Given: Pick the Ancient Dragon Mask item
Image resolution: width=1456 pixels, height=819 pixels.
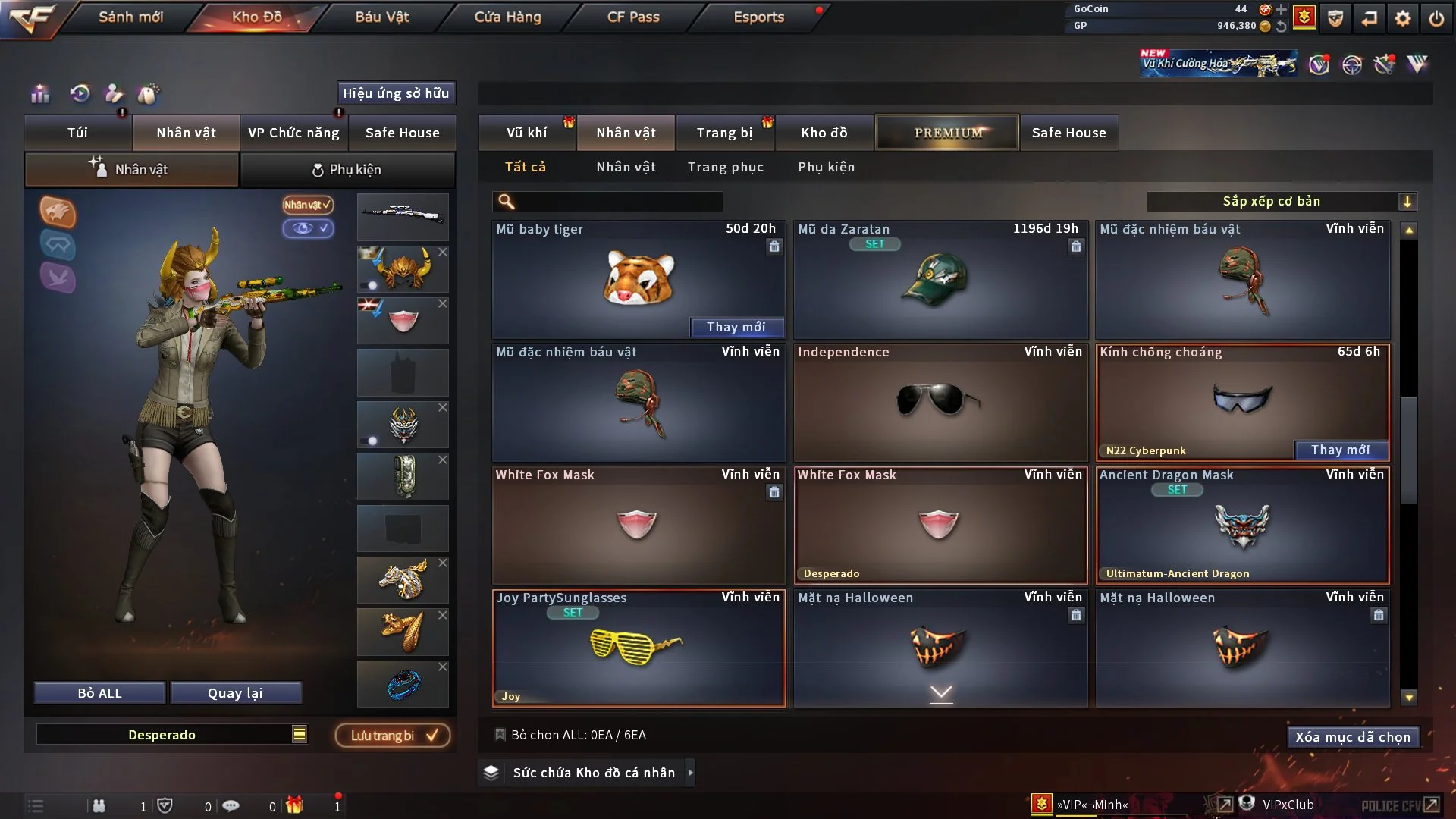Looking at the screenshot, I should (1242, 525).
